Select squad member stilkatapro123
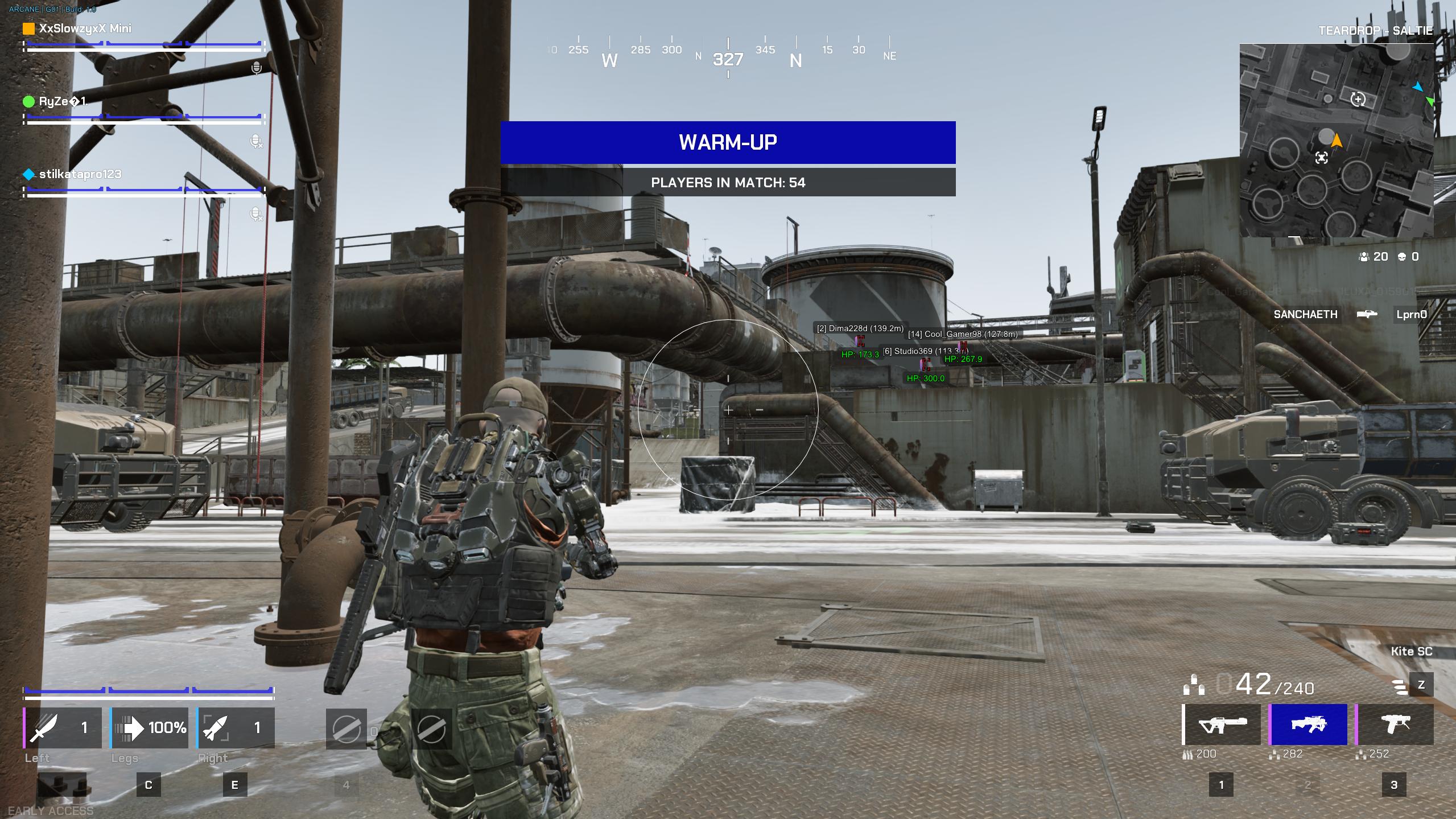The height and width of the screenshot is (819, 1456). [80, 174]
